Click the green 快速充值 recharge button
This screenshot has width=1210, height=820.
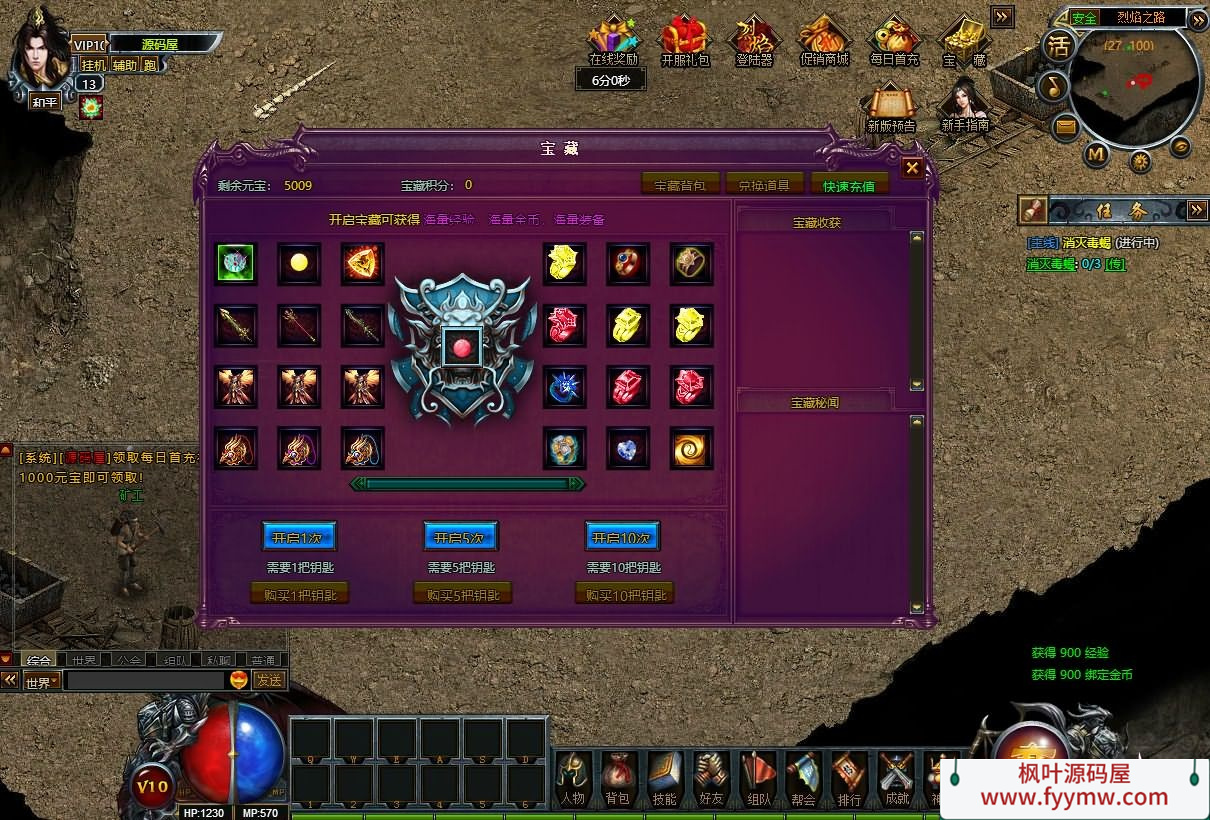click(x=849, y=185)
